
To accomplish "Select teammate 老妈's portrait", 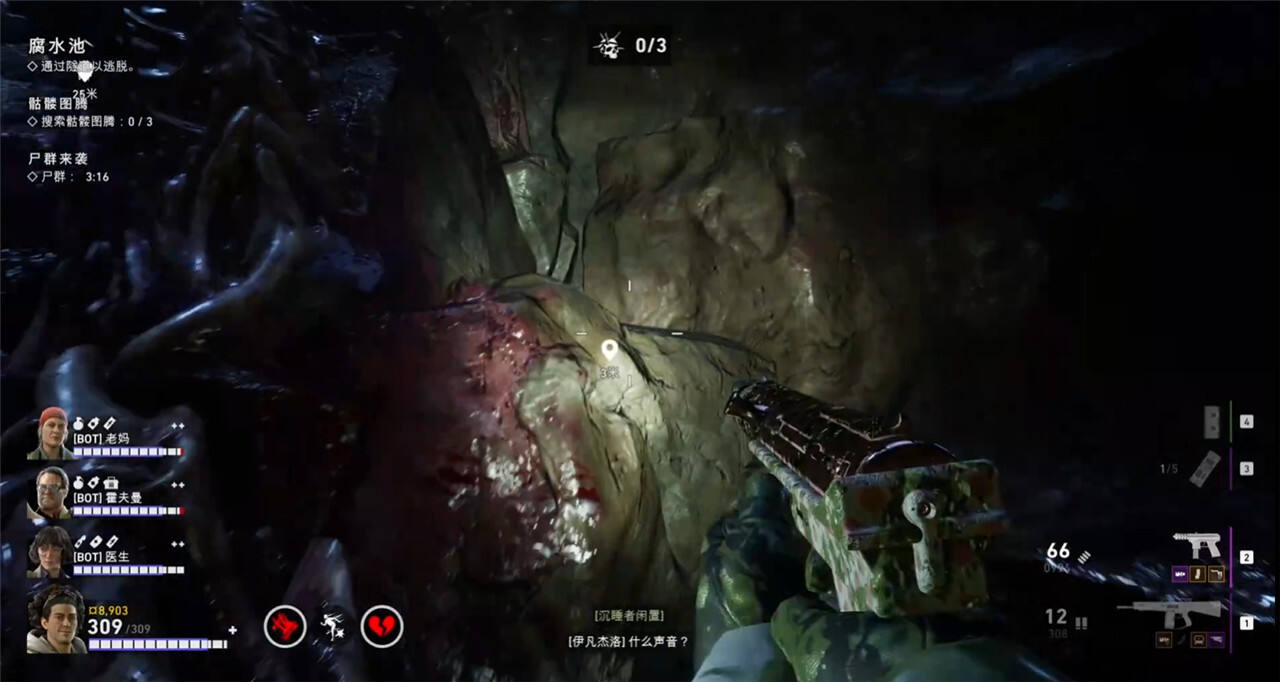I will tap(50, 434).
